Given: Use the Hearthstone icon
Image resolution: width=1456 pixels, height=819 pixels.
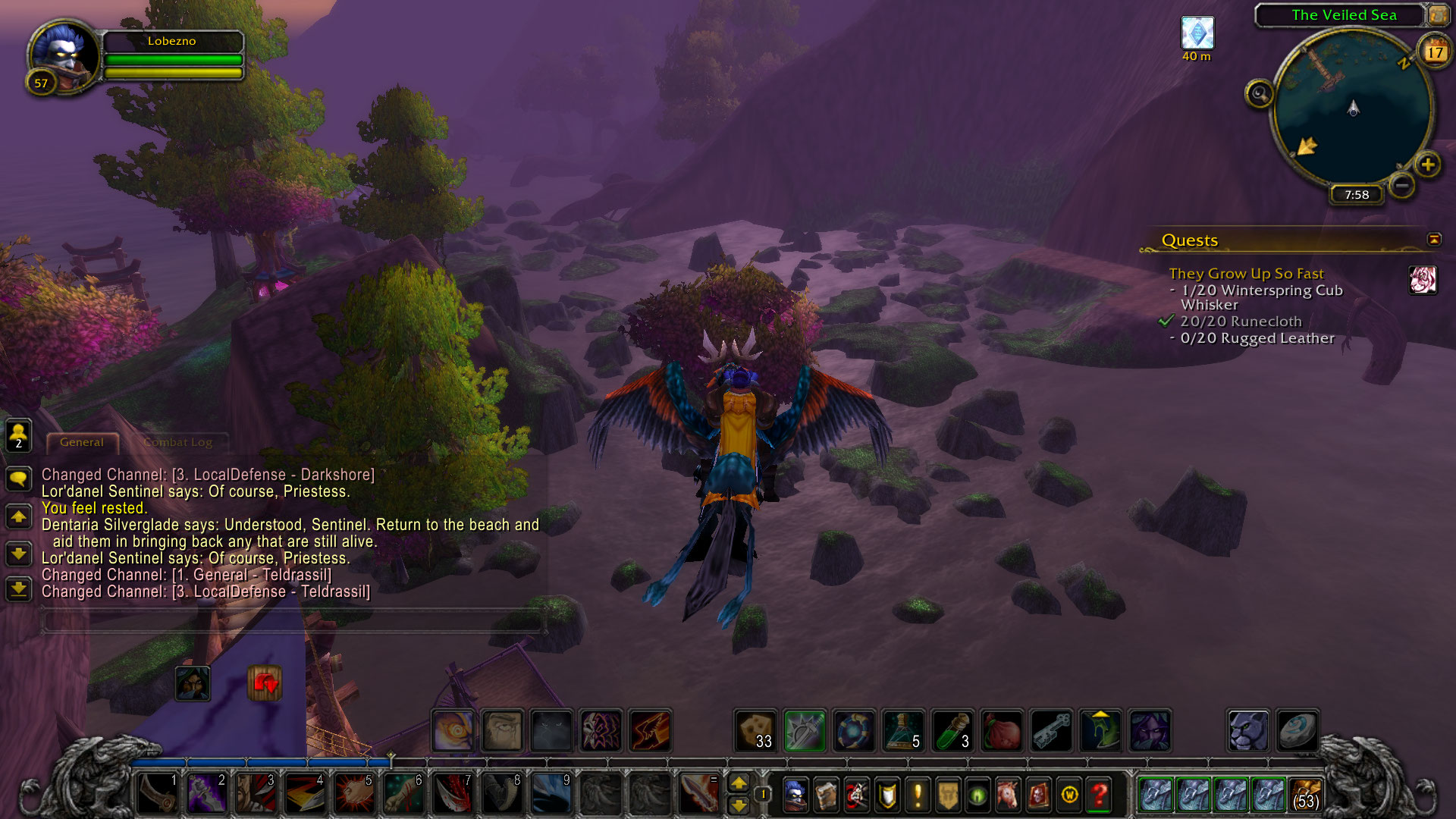Looking at the screenshot, I should click(x=1297, y=731).
